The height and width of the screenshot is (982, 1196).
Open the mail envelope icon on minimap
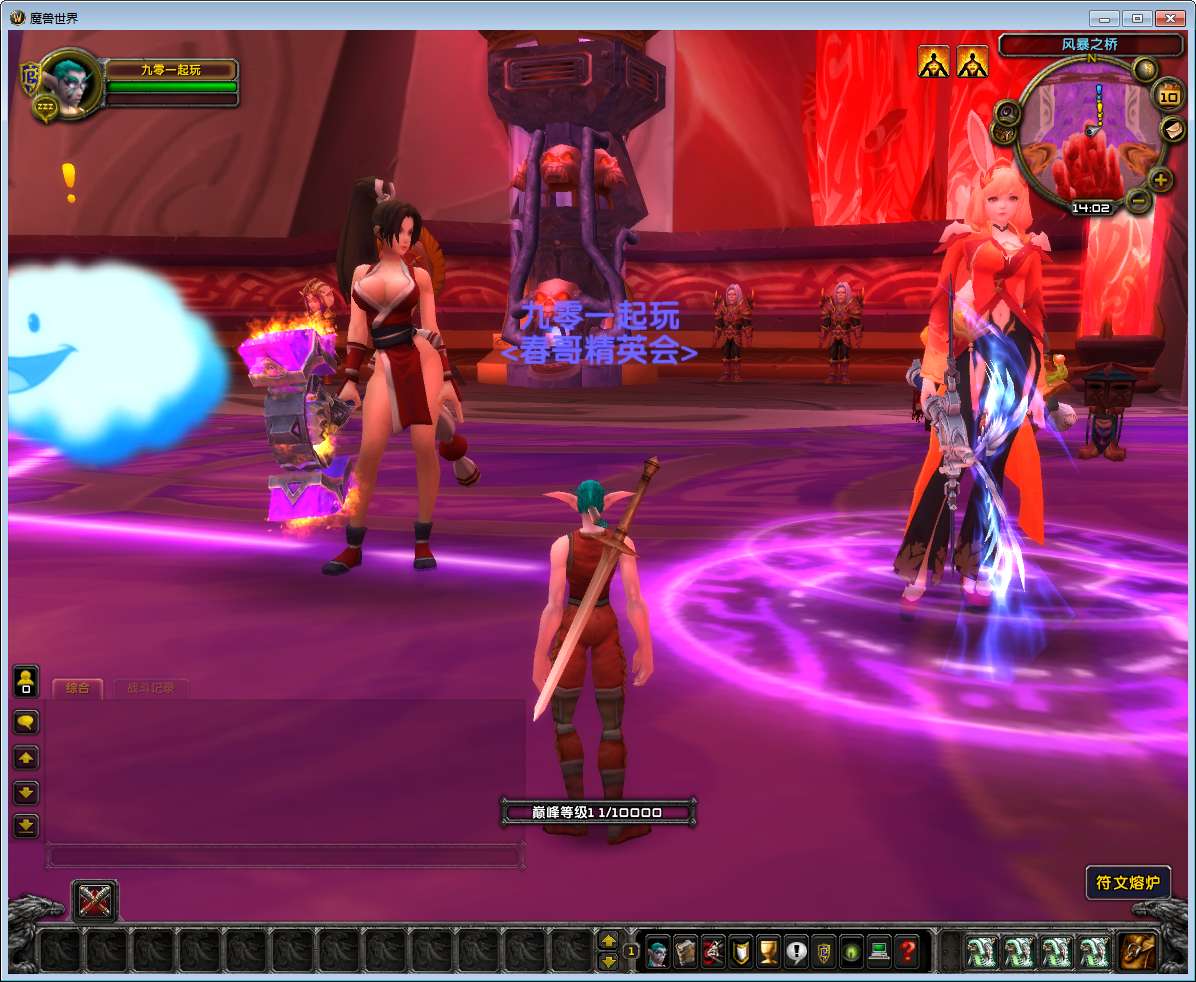(1172, 130)
